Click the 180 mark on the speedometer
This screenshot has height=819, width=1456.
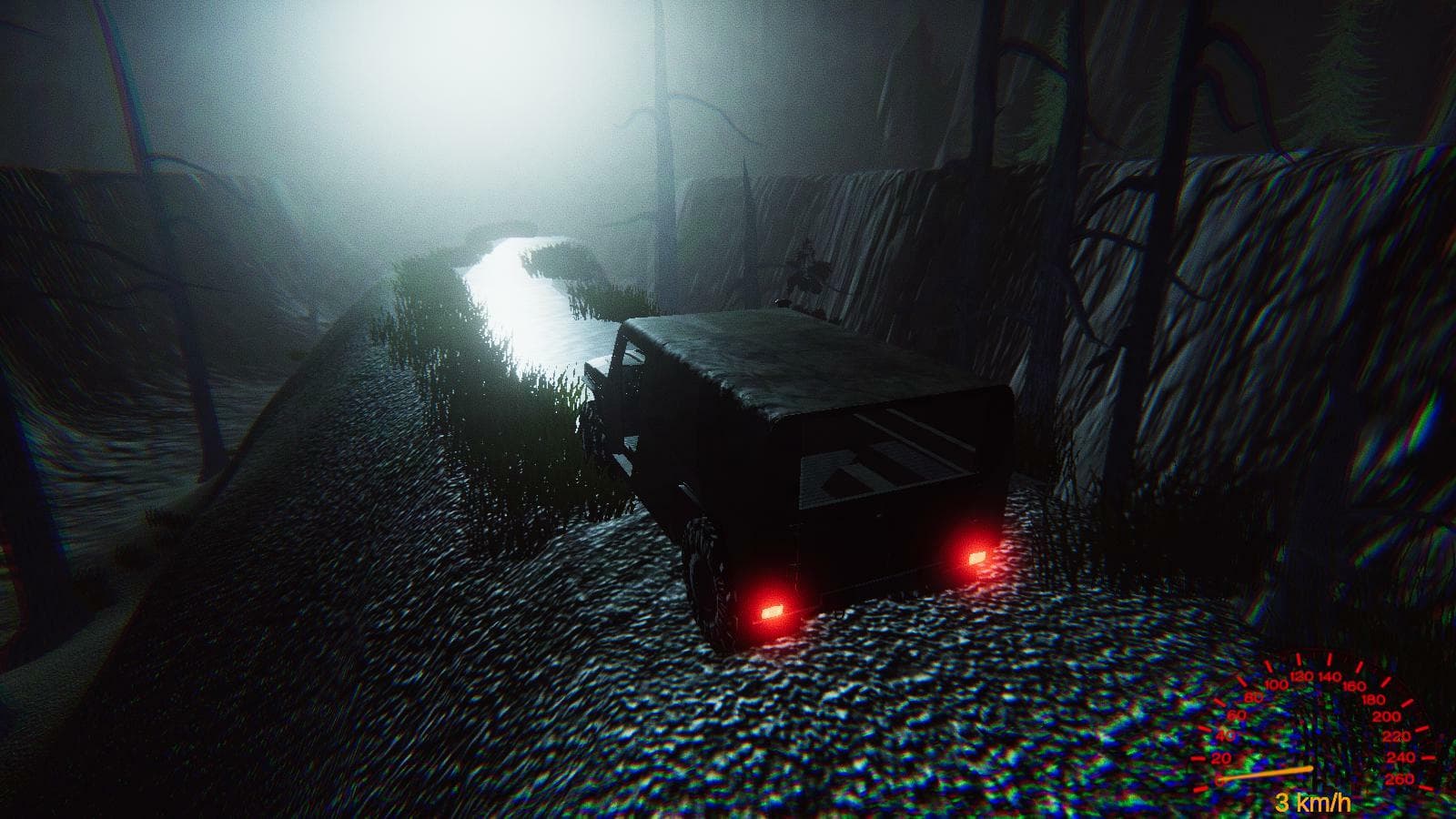(x=1372, y=700)
